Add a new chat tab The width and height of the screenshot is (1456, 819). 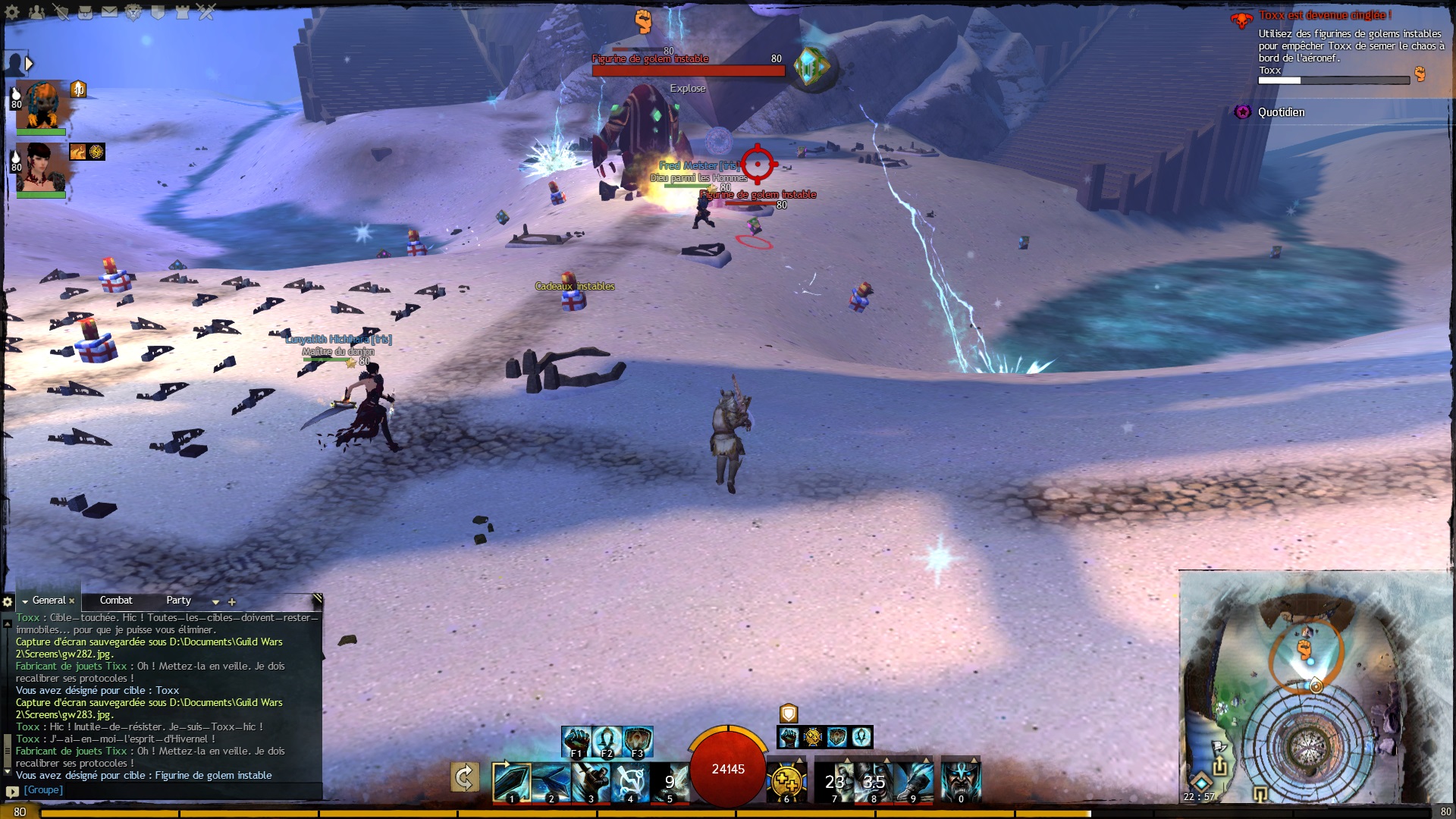pos(232,602)
